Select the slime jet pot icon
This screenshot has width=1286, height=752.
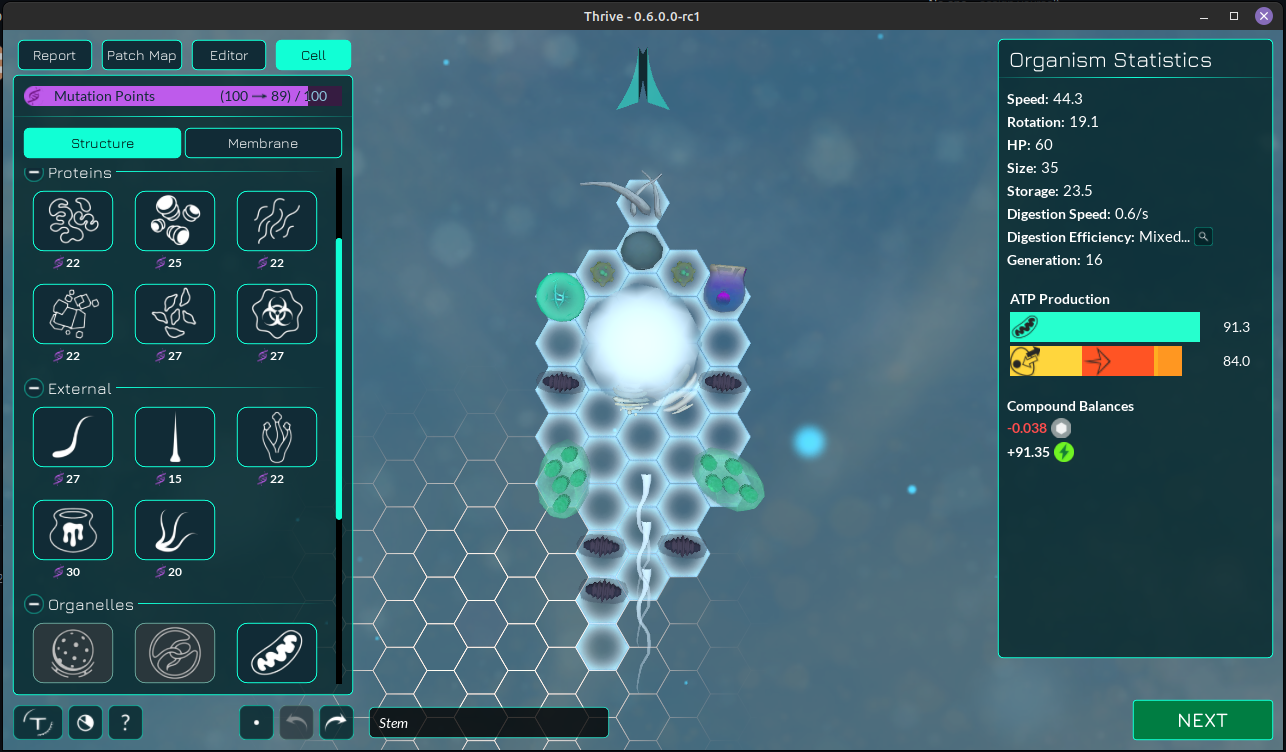tap(73, 530)
